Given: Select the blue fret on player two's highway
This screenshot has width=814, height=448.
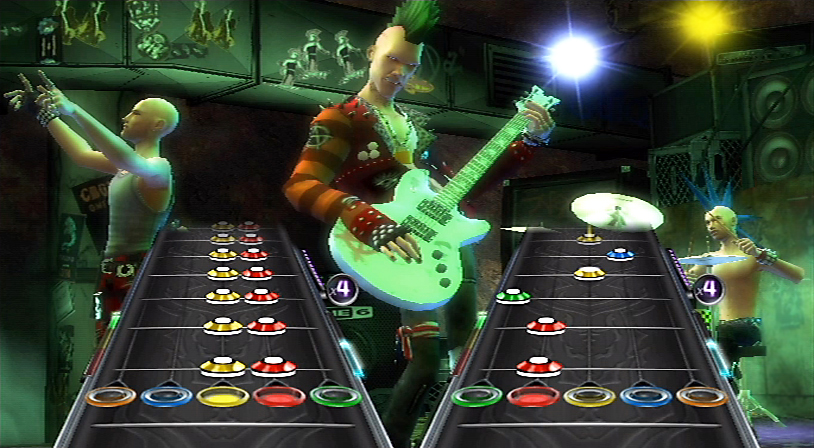Looking at the screenshot, I should coord(645,396).
